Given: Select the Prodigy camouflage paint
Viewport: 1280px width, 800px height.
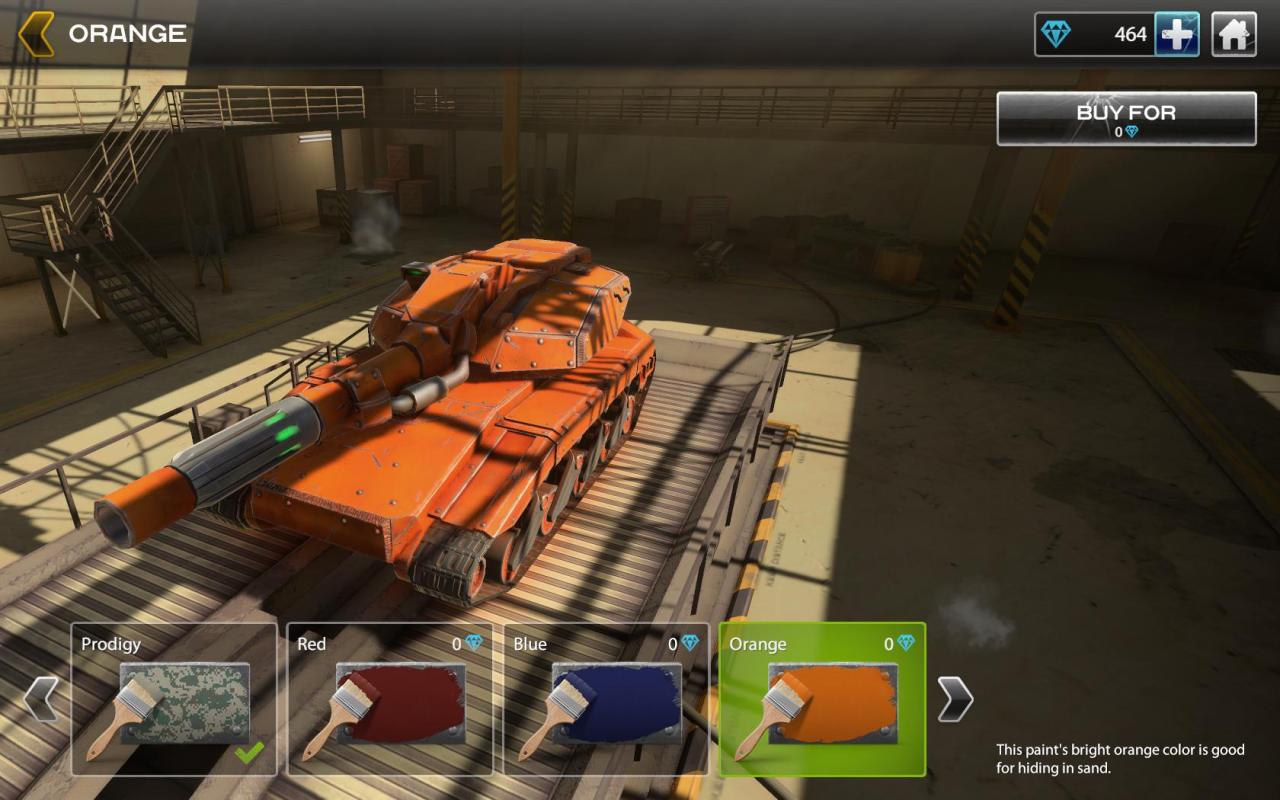Looking at the screenshot, I should 174,699.
